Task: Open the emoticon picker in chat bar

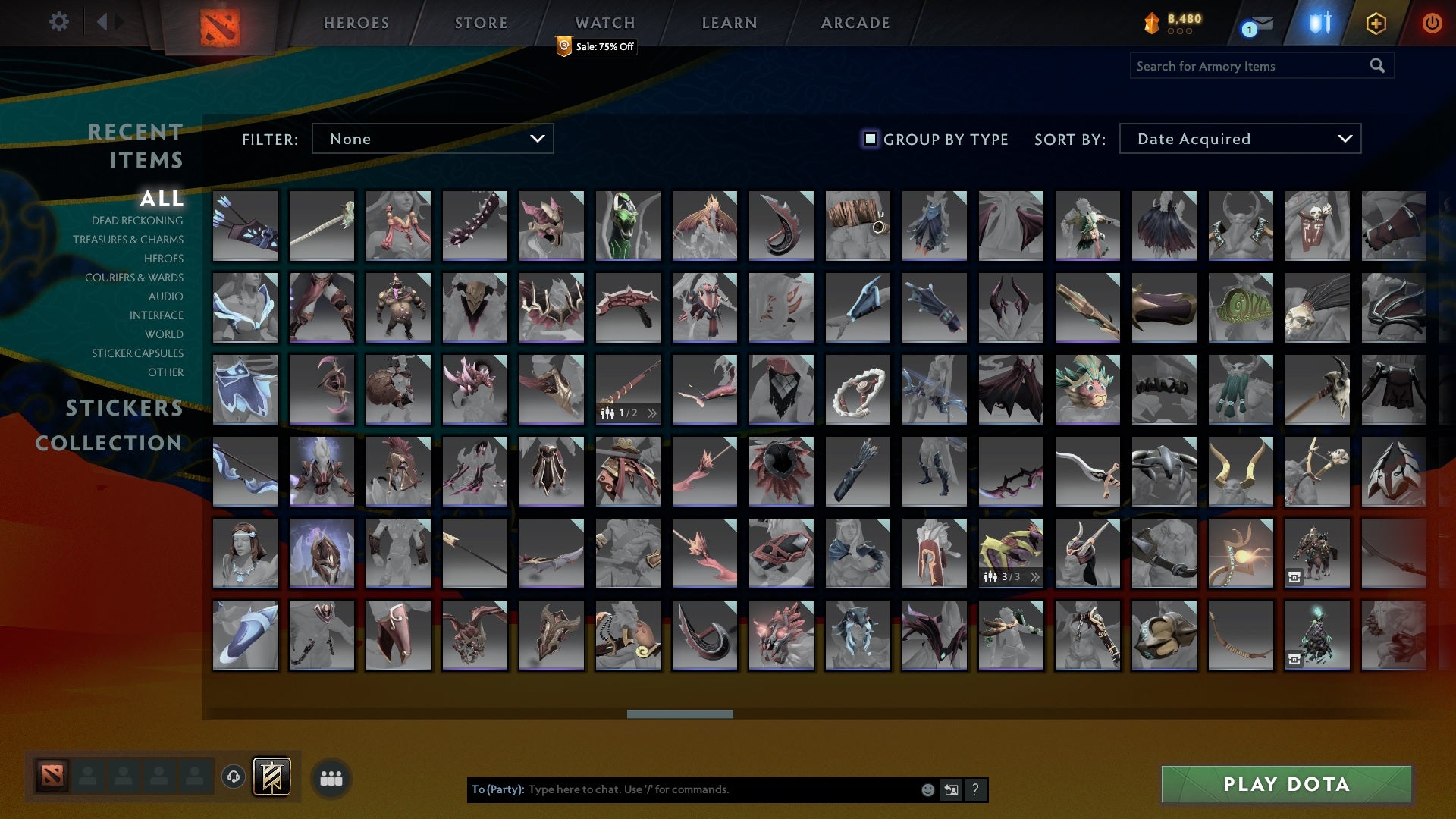Action: click(927, 789)
